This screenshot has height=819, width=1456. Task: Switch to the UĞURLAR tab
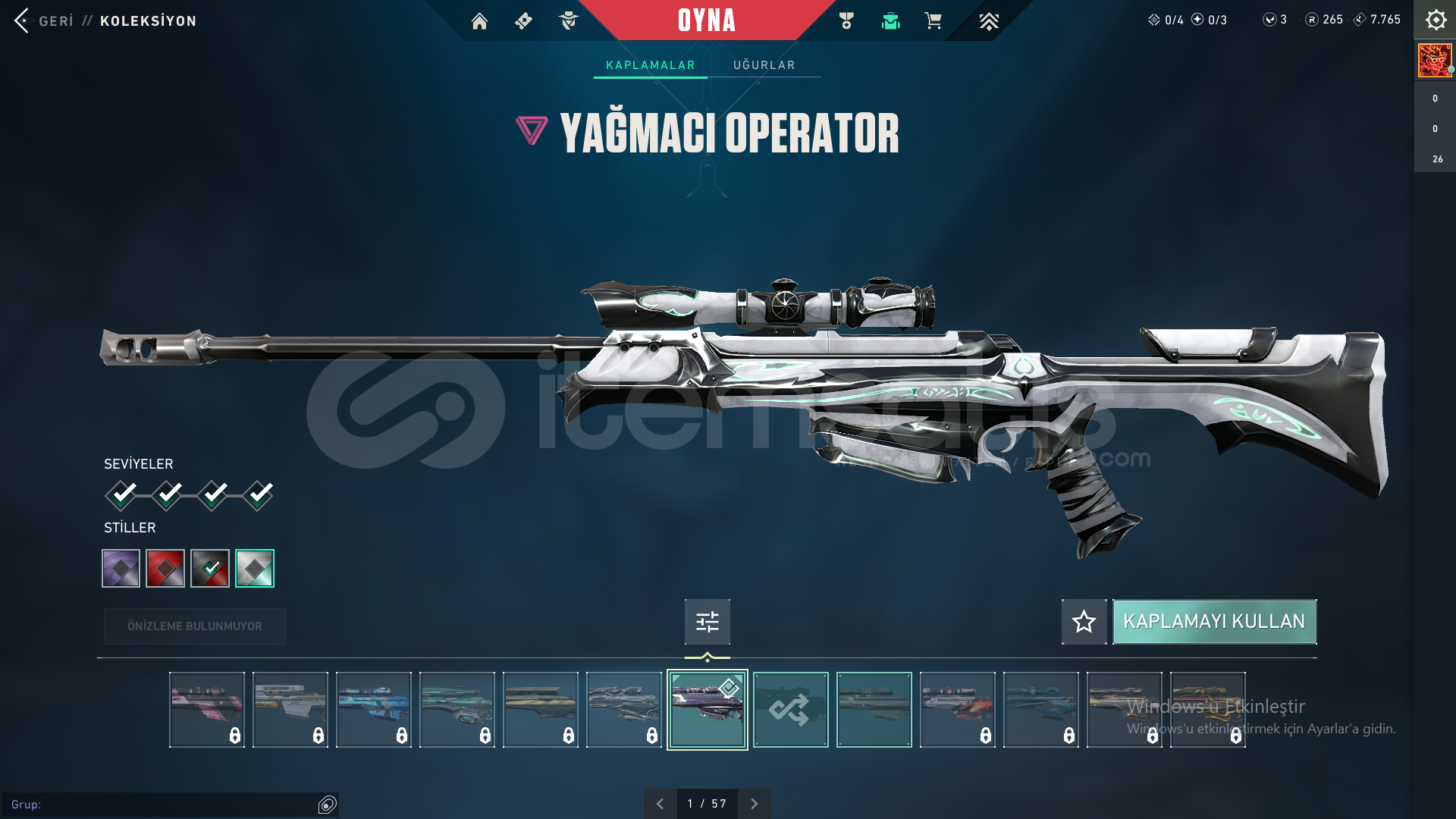point(764,65)
